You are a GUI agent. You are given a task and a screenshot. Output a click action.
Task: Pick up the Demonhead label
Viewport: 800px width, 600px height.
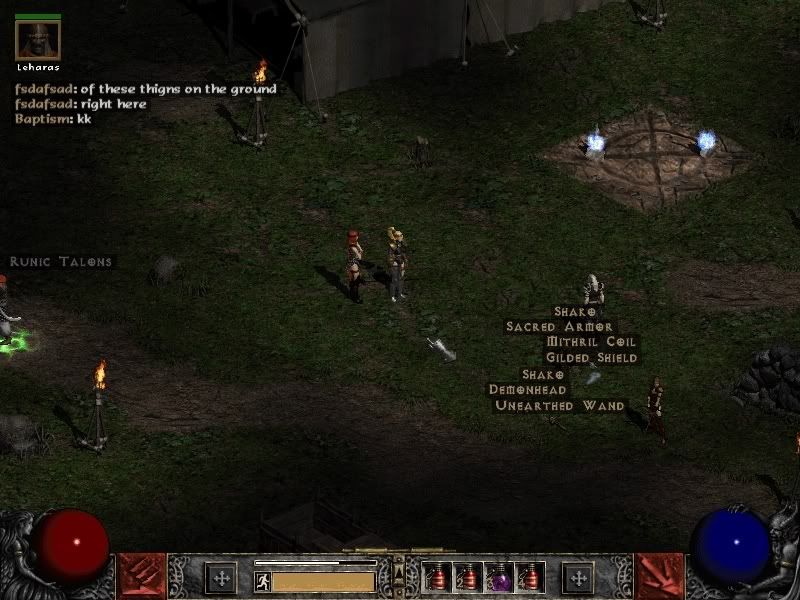[528, 390]
